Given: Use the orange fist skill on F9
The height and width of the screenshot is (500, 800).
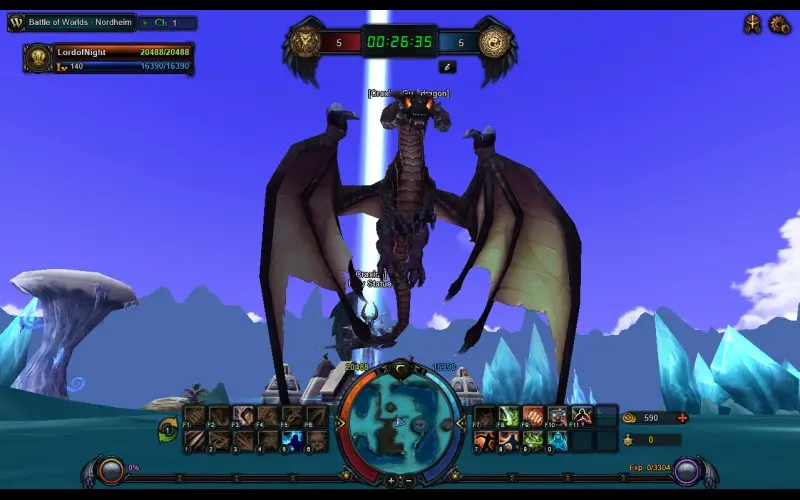Looking at the screenshot, I should pyautogui.click(x=533, y=416).
